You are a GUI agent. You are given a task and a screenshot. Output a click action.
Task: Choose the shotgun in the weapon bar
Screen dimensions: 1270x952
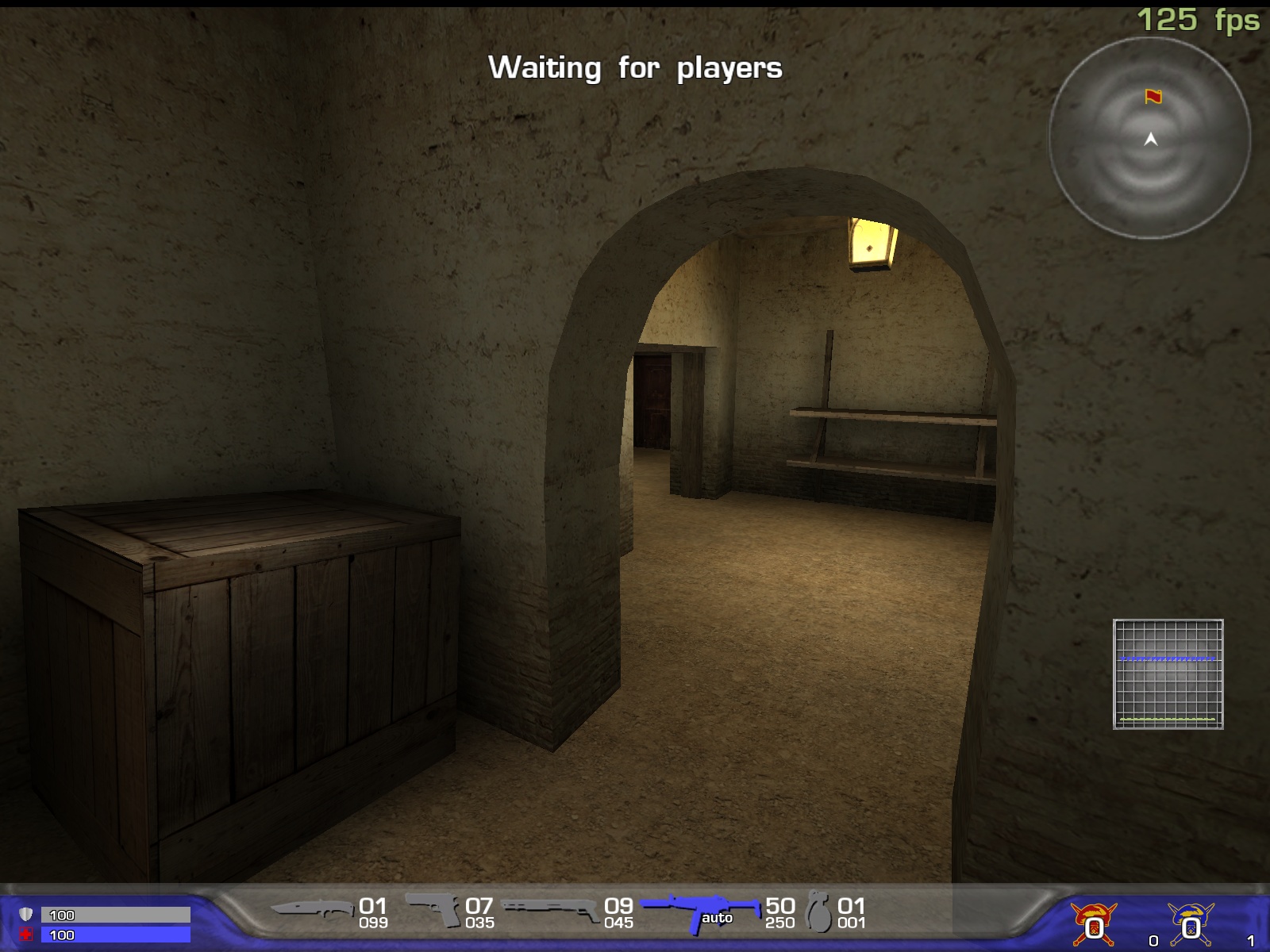pyautogui.click(x=550, y=910)
